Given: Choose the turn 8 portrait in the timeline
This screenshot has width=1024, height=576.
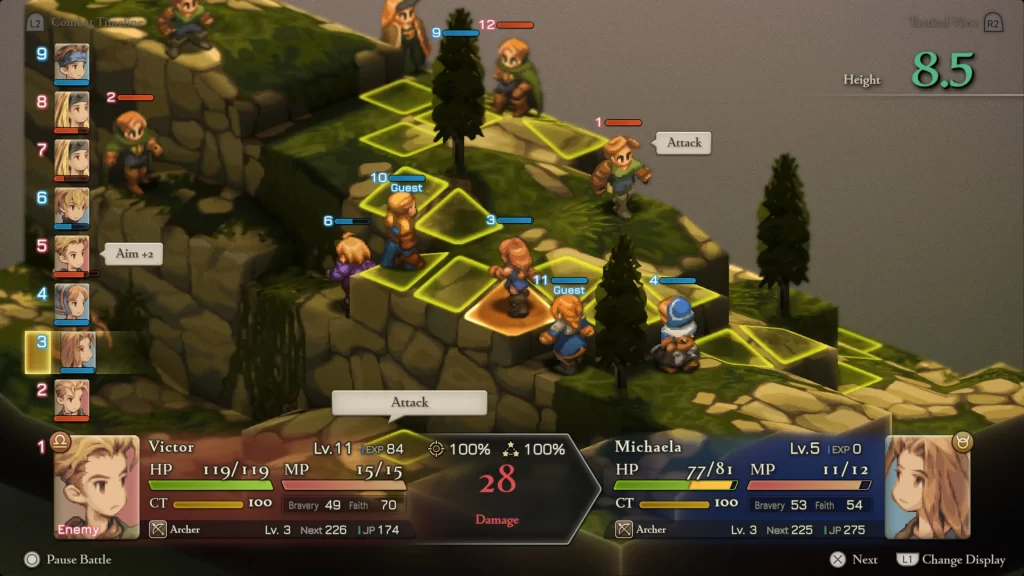Looking at the screenshot, I should (x=71, y=110).
